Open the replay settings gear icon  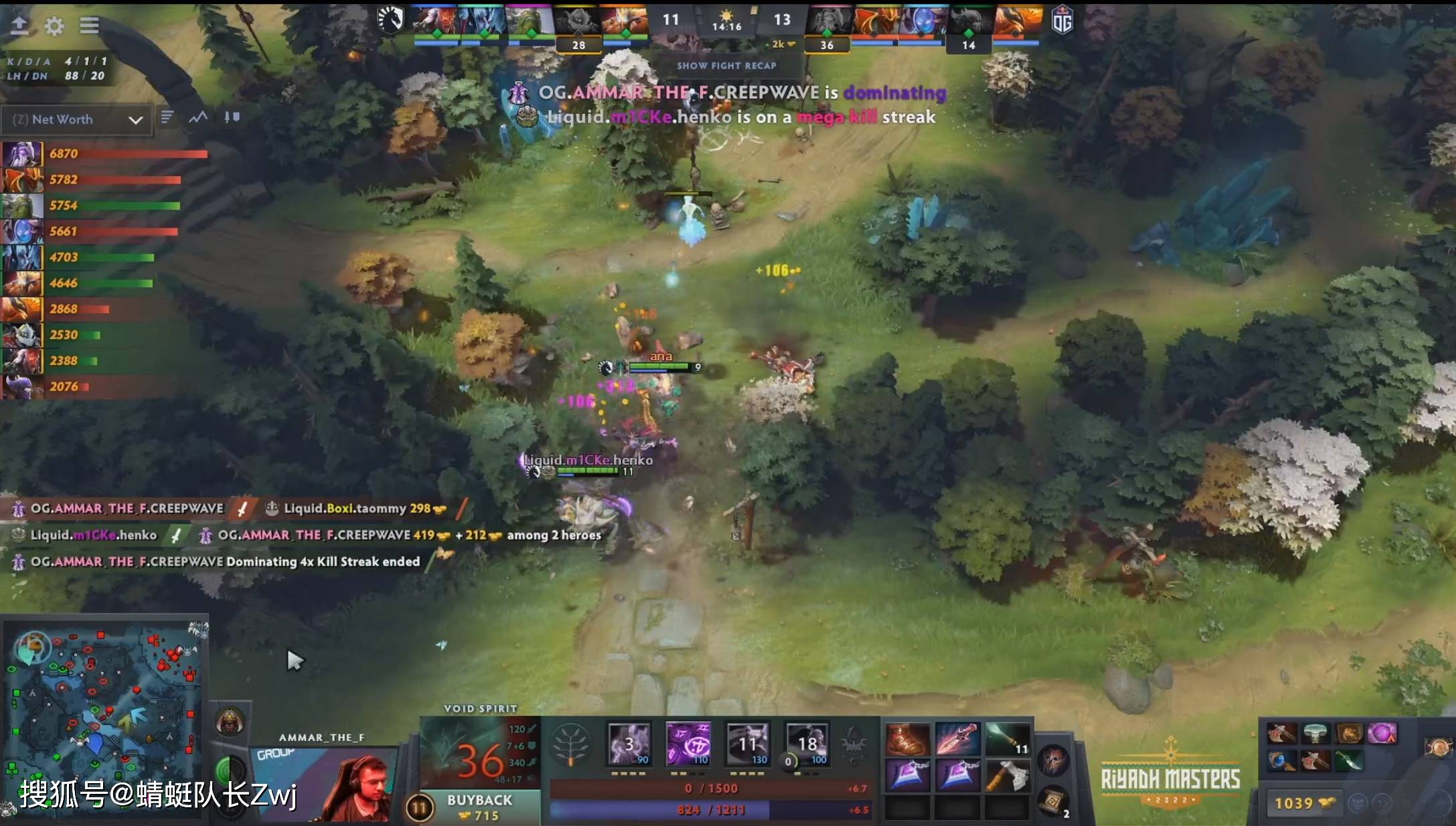[x=54, y=27]
